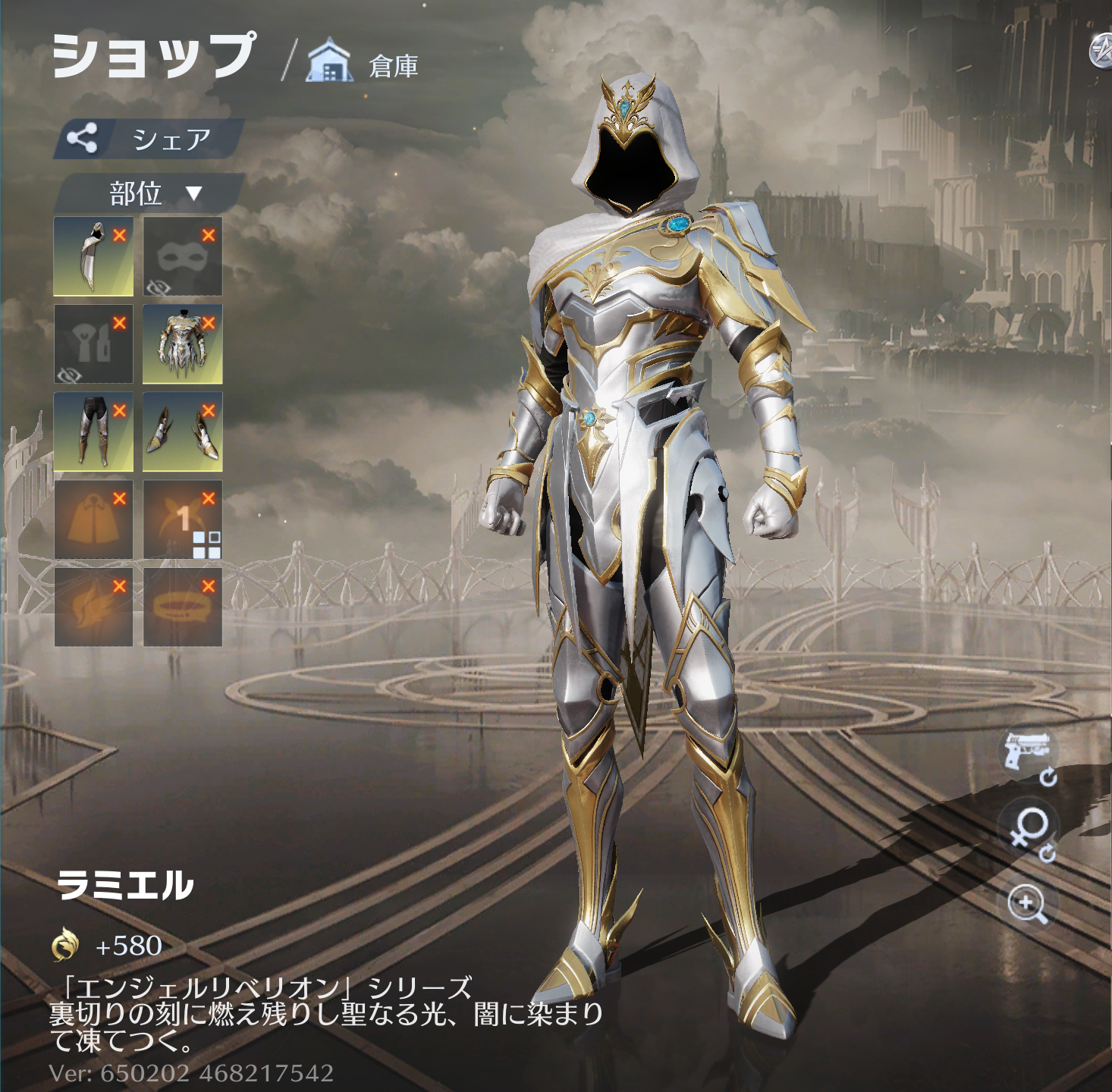The height and width of the screenshot is (1092, 1112).
Task: Select the ring accessory slot
Action: tap(182, 607)
